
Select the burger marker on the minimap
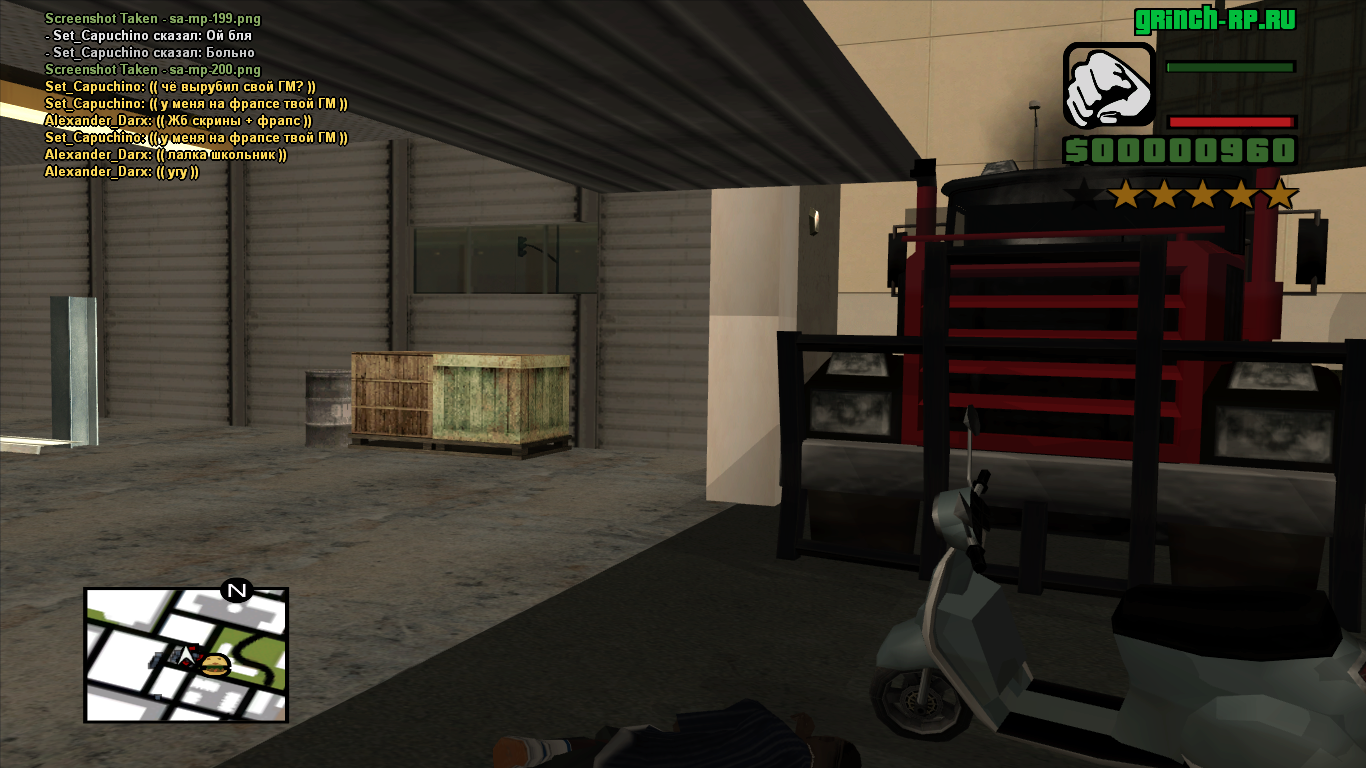coord(216,665)
